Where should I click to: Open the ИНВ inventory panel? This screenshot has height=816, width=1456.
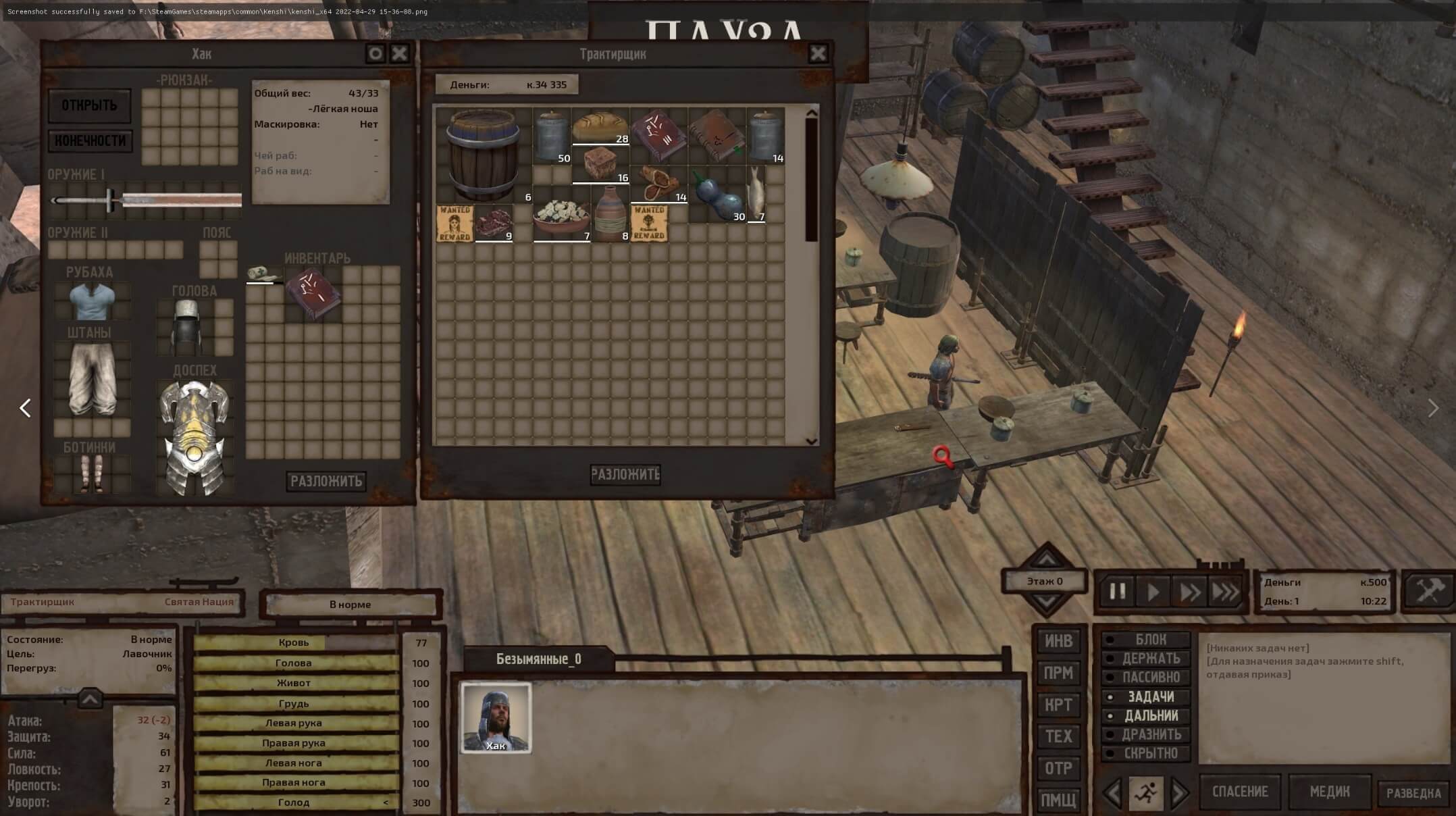point(1058,641)
